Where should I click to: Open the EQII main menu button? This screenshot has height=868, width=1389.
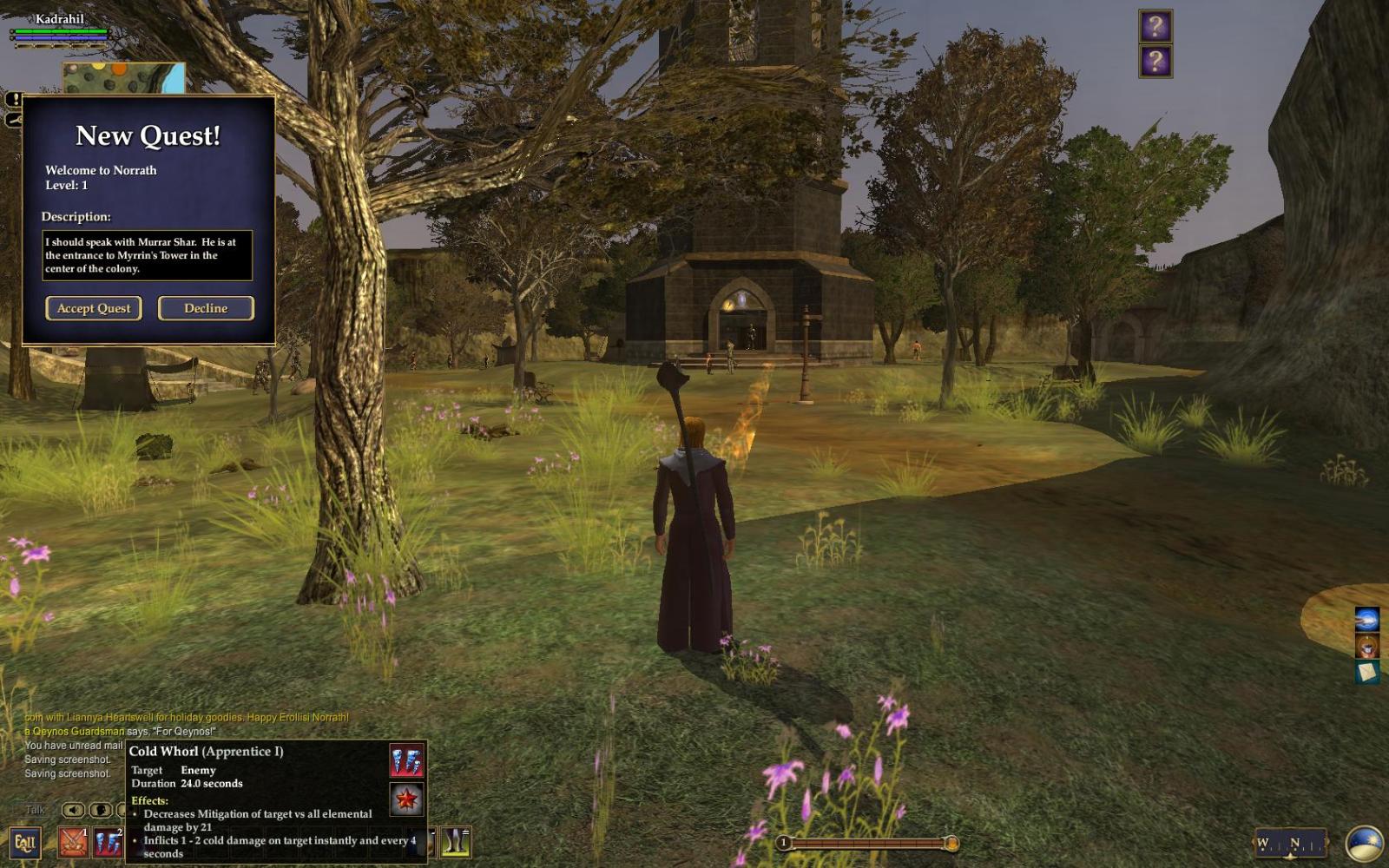[x=24, y=842]
